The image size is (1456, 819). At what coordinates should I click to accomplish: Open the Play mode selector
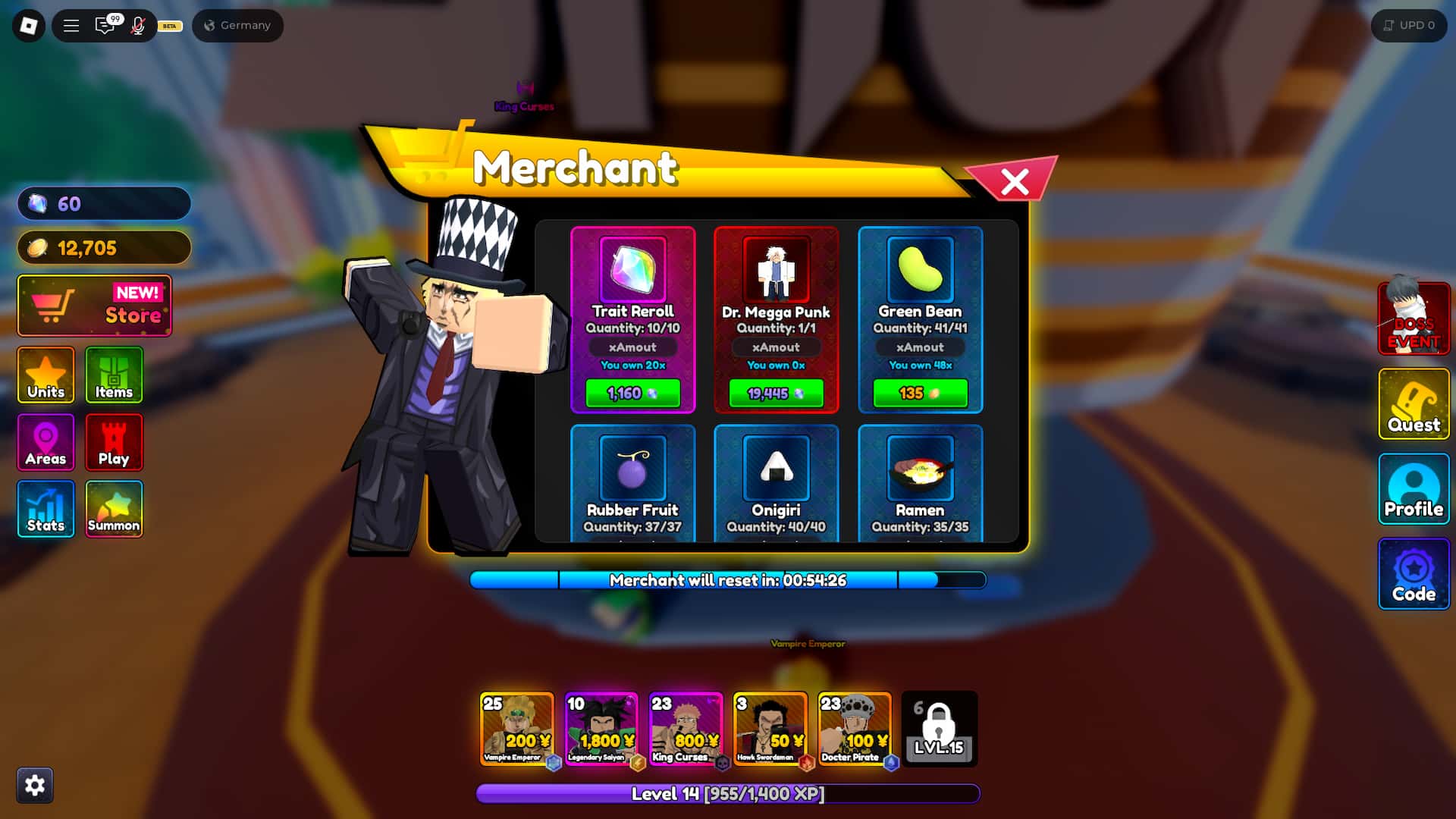point(114,441)
